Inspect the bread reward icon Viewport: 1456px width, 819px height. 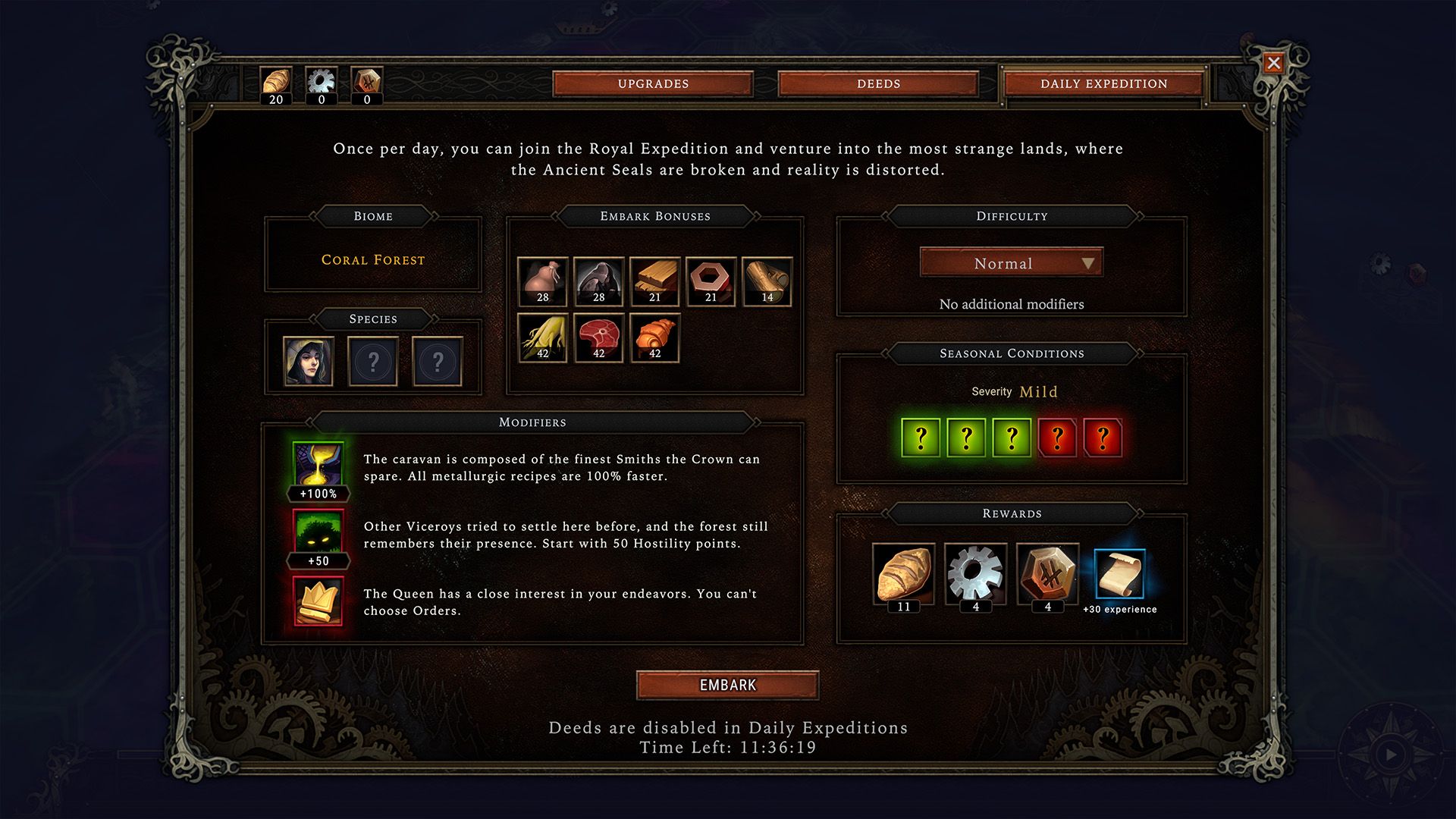click(x=903, y=573)
